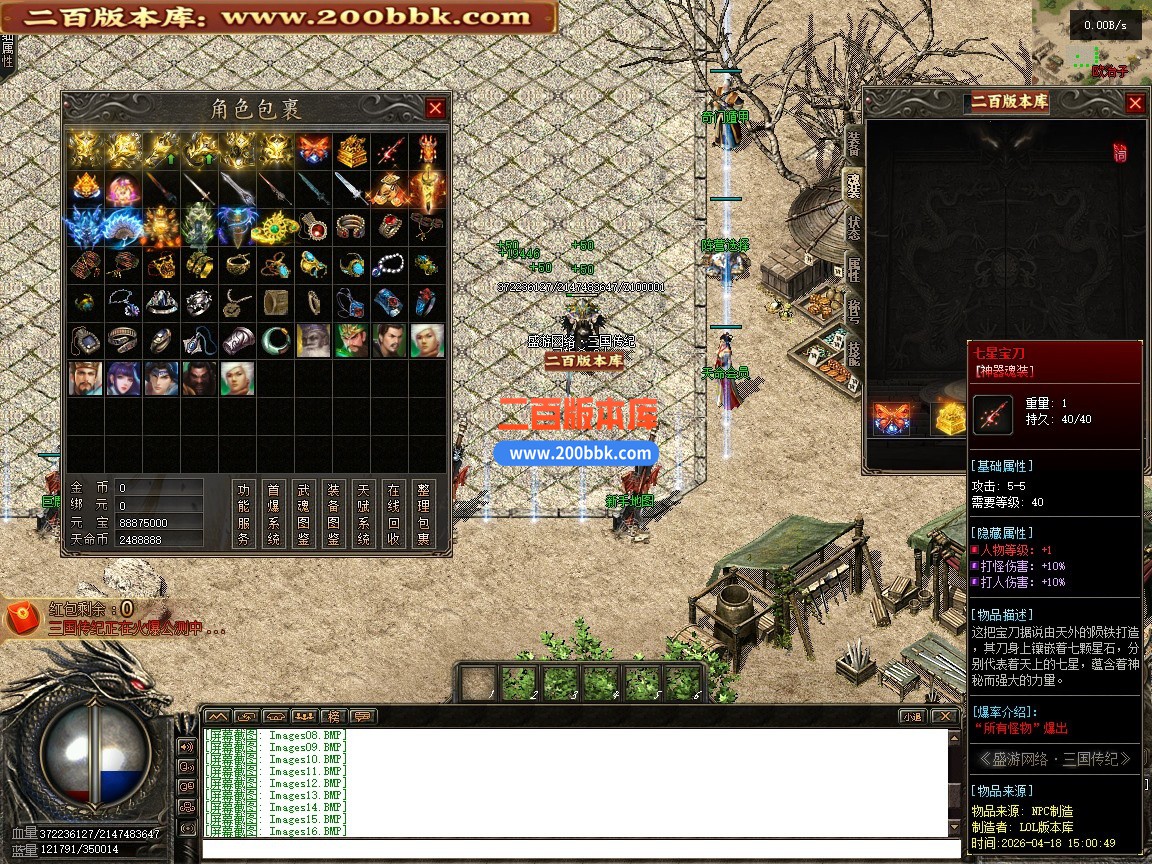
Task: Sort the bag with 整理包裹
Action: pos(424,513)
